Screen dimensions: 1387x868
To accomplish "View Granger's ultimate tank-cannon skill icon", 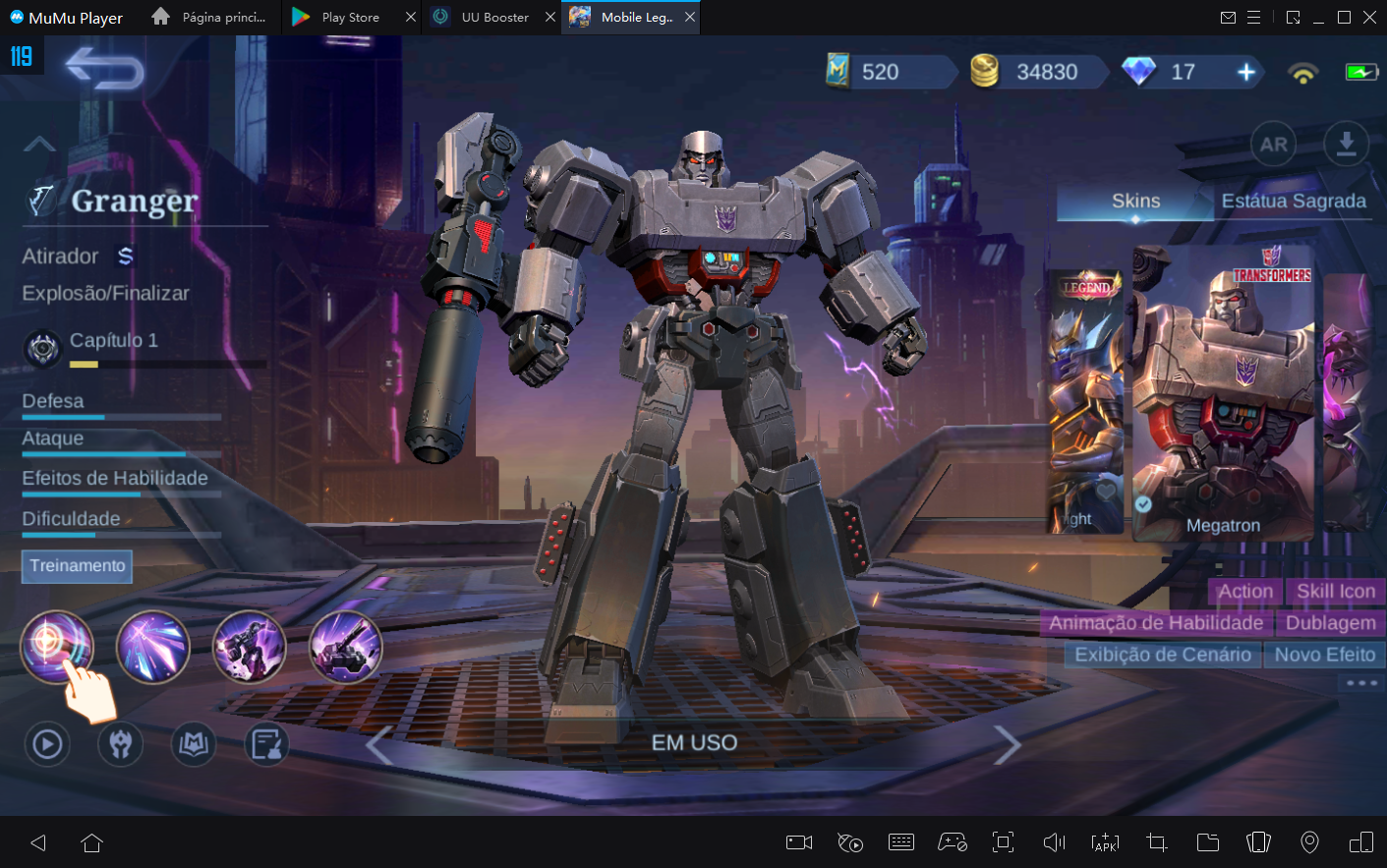I will 345,646.
